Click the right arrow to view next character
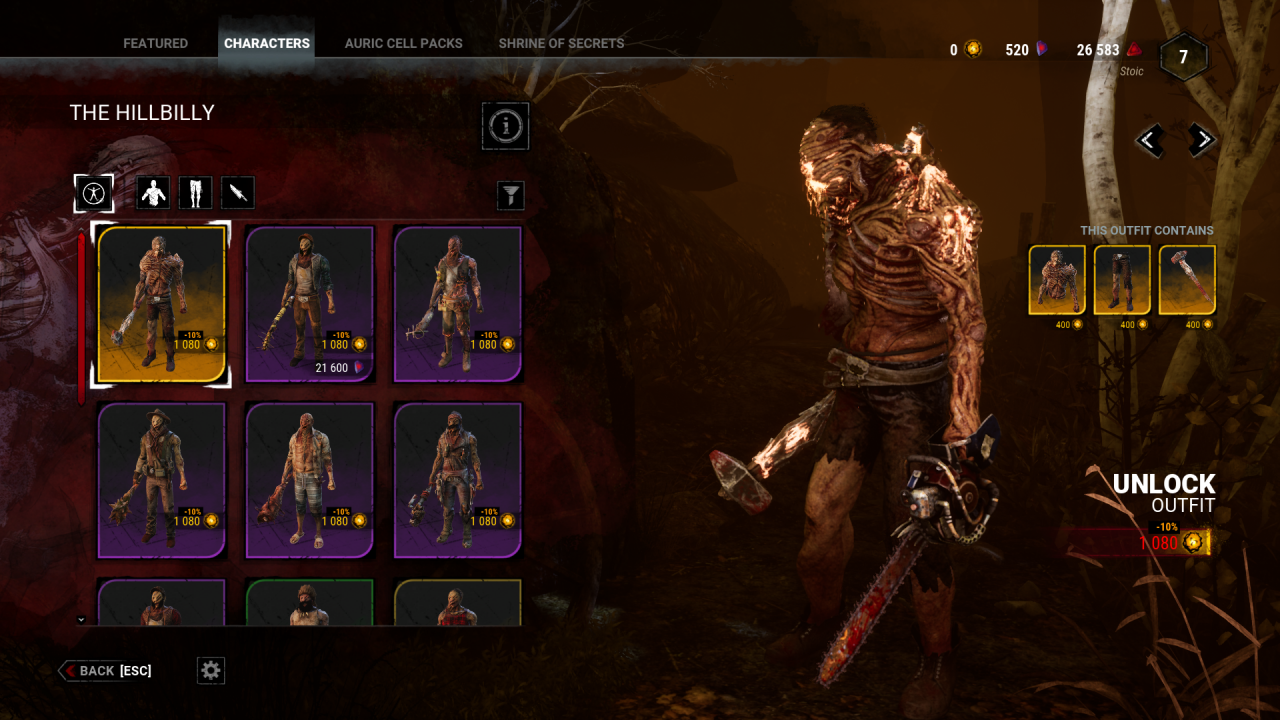This screenshot has width=1280, height=720. click(1200, 140)
